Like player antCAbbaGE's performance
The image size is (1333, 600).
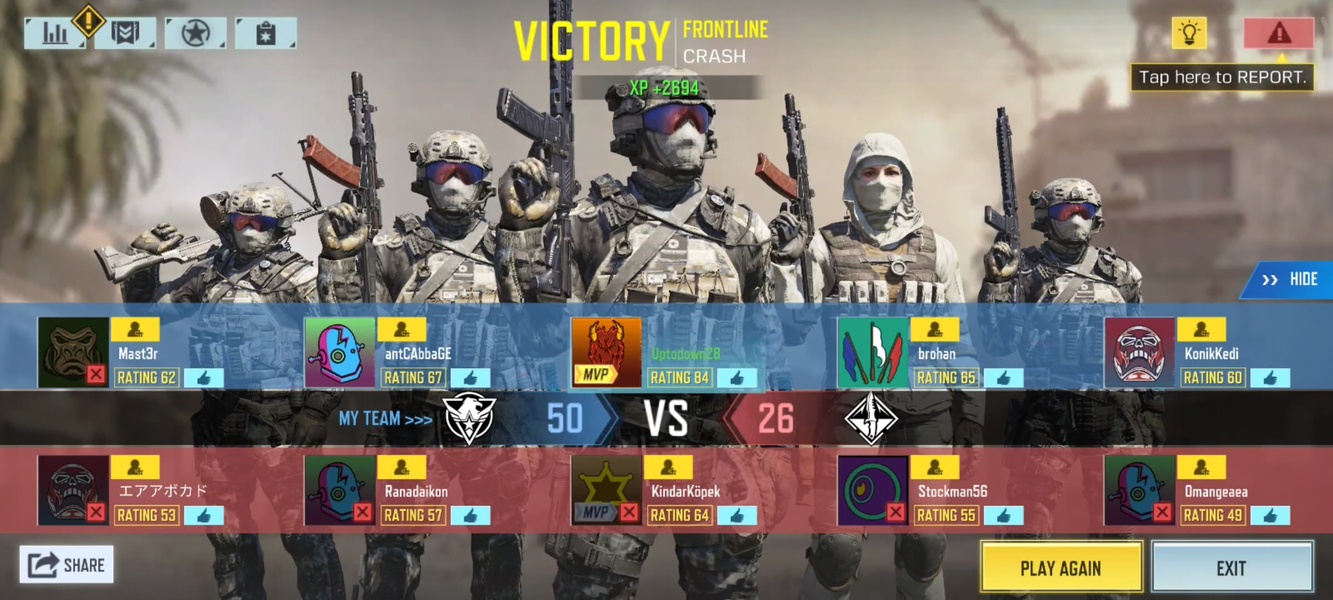470,378
